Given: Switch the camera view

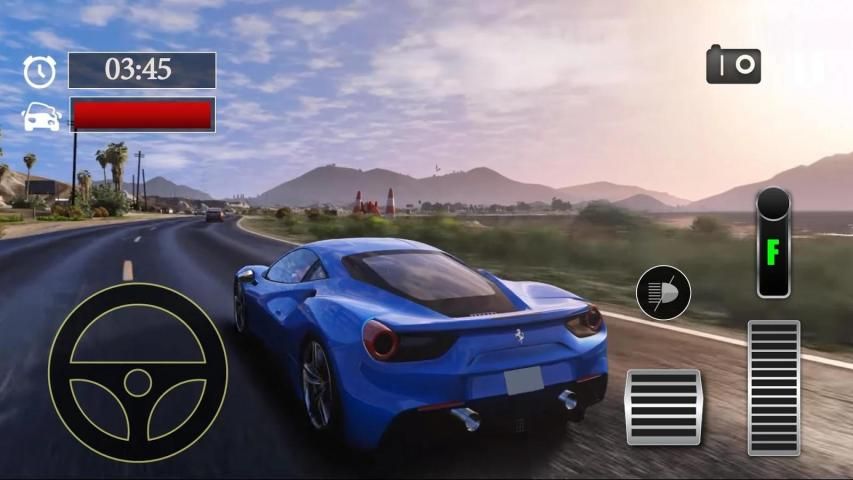Looking at the screenshot, I should (x=733, y=65).
